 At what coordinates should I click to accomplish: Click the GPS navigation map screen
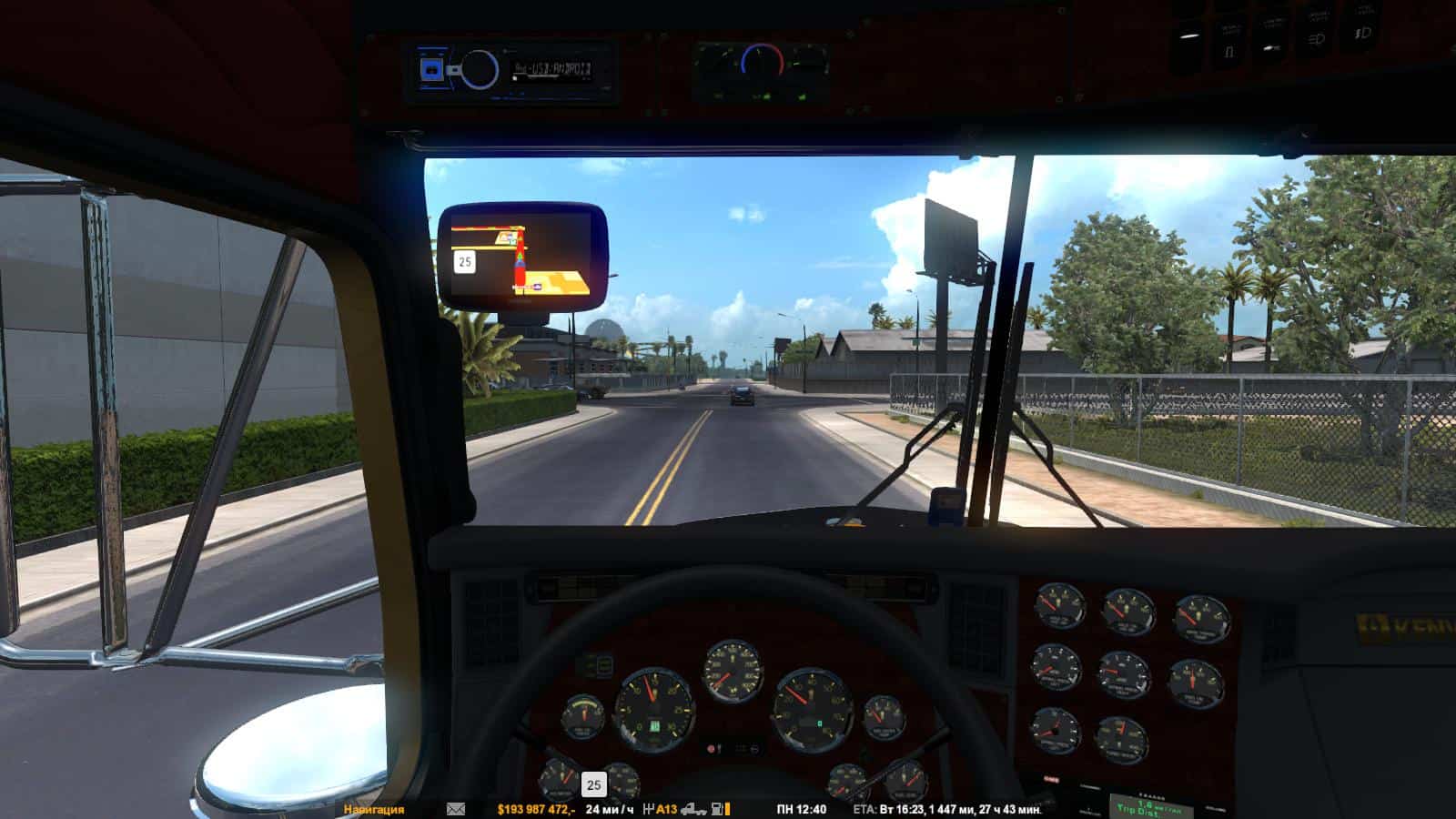pyautogui.click(x=521, y=254)
